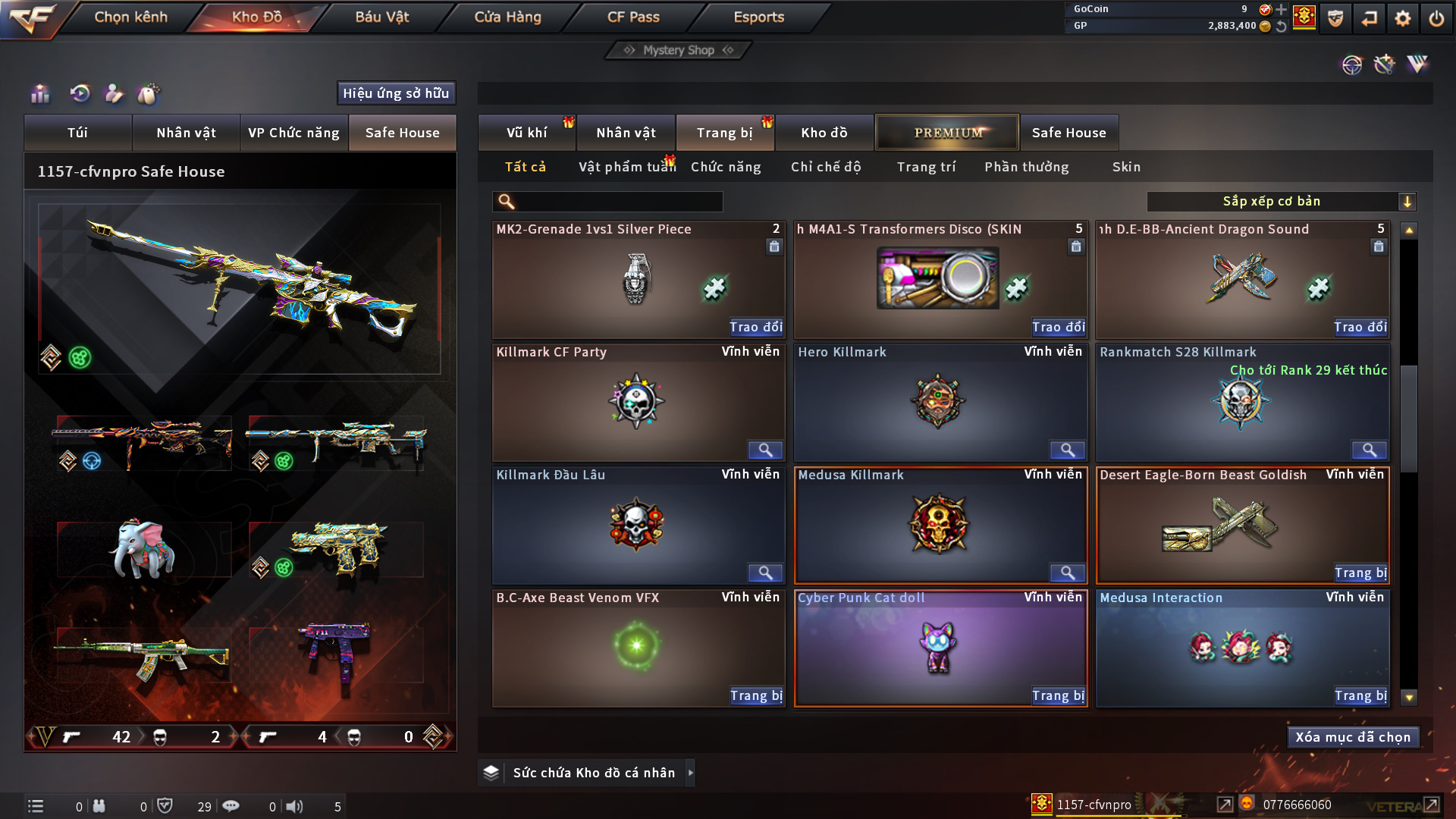
Task: Switch to the Vũ khí weapons tab
Action: click(x=526, y=133)
